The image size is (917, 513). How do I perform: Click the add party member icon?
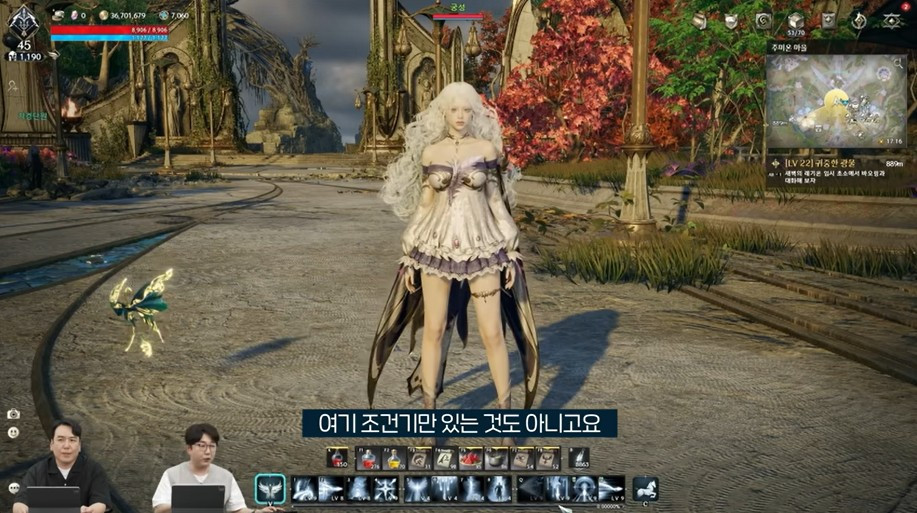coord(13,87)
